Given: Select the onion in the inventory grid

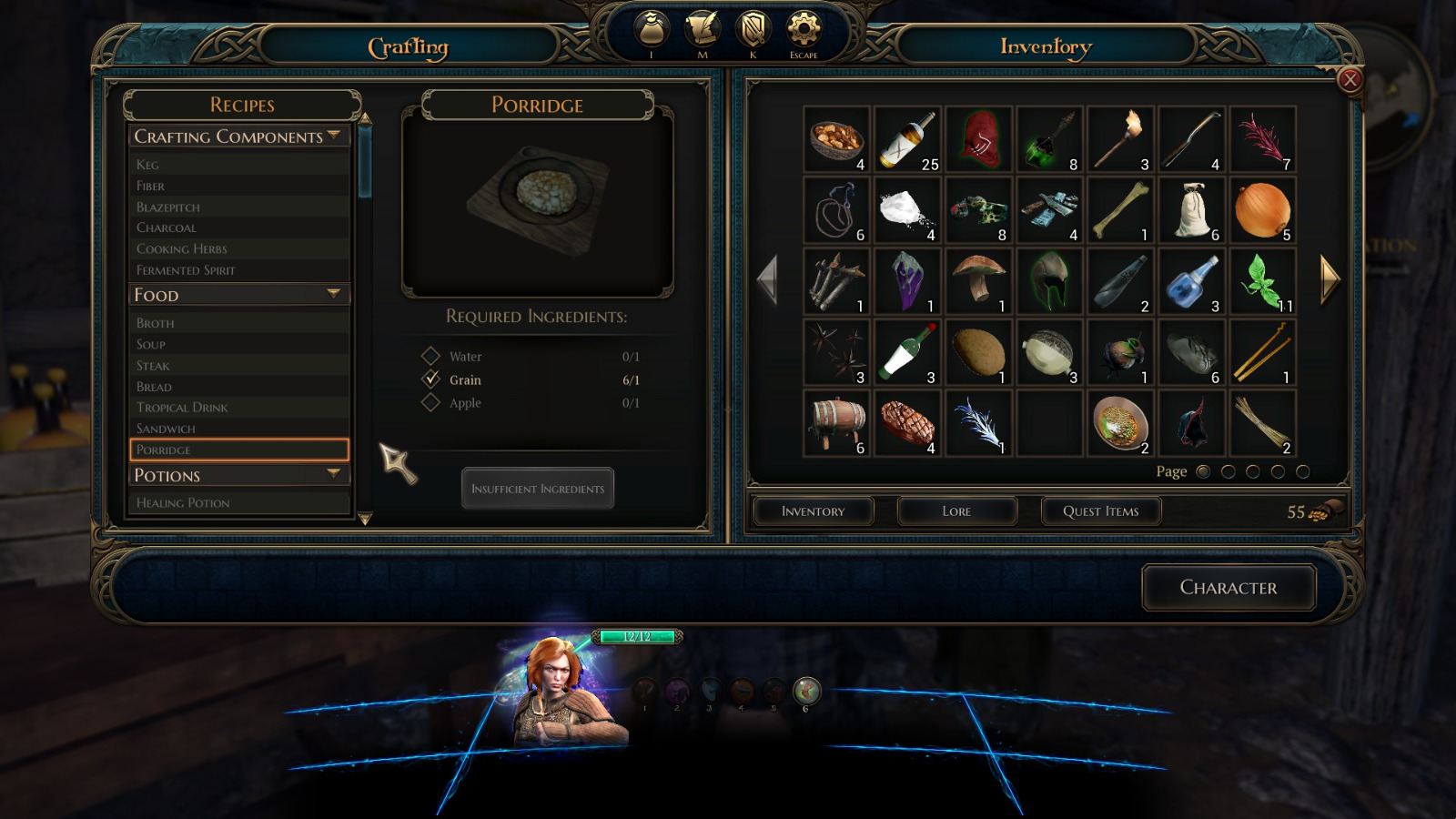Looking at the screenshot, I should click(x=1262, y=209).
